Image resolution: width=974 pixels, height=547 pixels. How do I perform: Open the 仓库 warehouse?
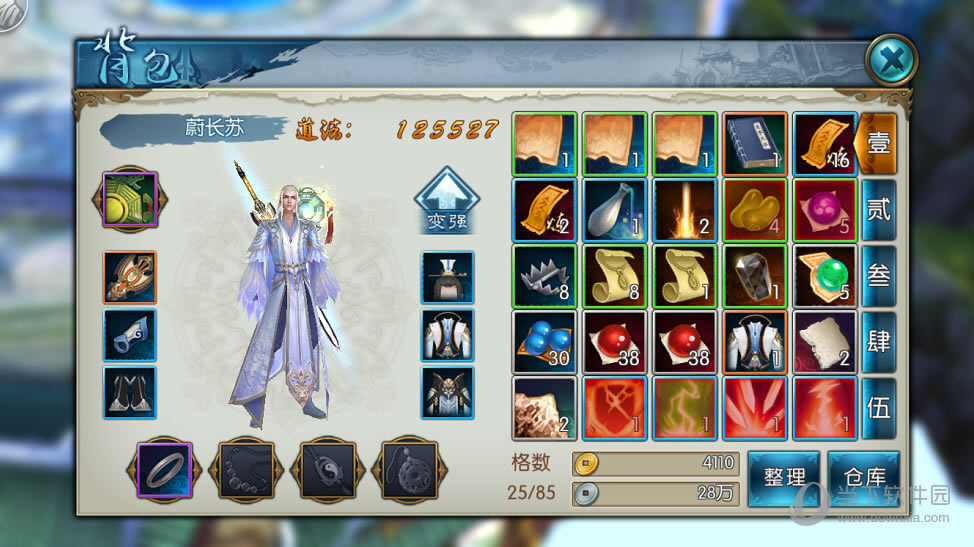[862, 479]
